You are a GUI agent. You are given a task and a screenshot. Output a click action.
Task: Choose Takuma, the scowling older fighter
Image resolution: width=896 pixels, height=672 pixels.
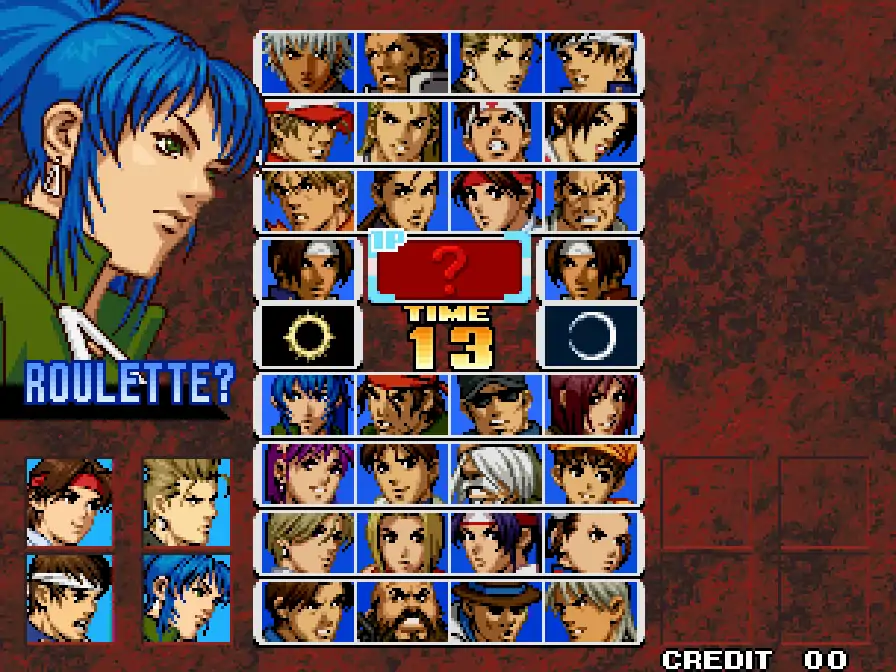pos(590,200)
